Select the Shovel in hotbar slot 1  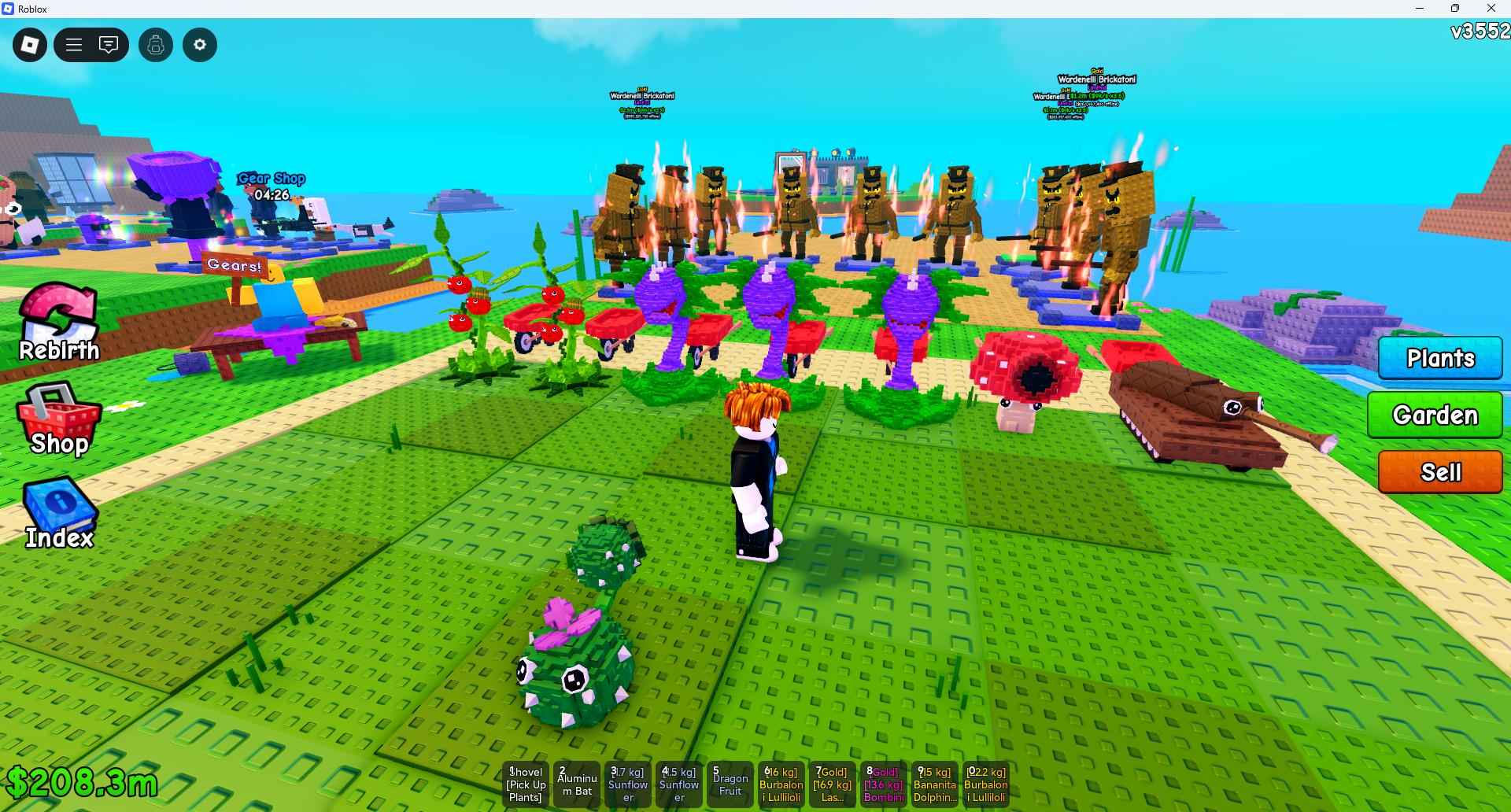[525, 784]
